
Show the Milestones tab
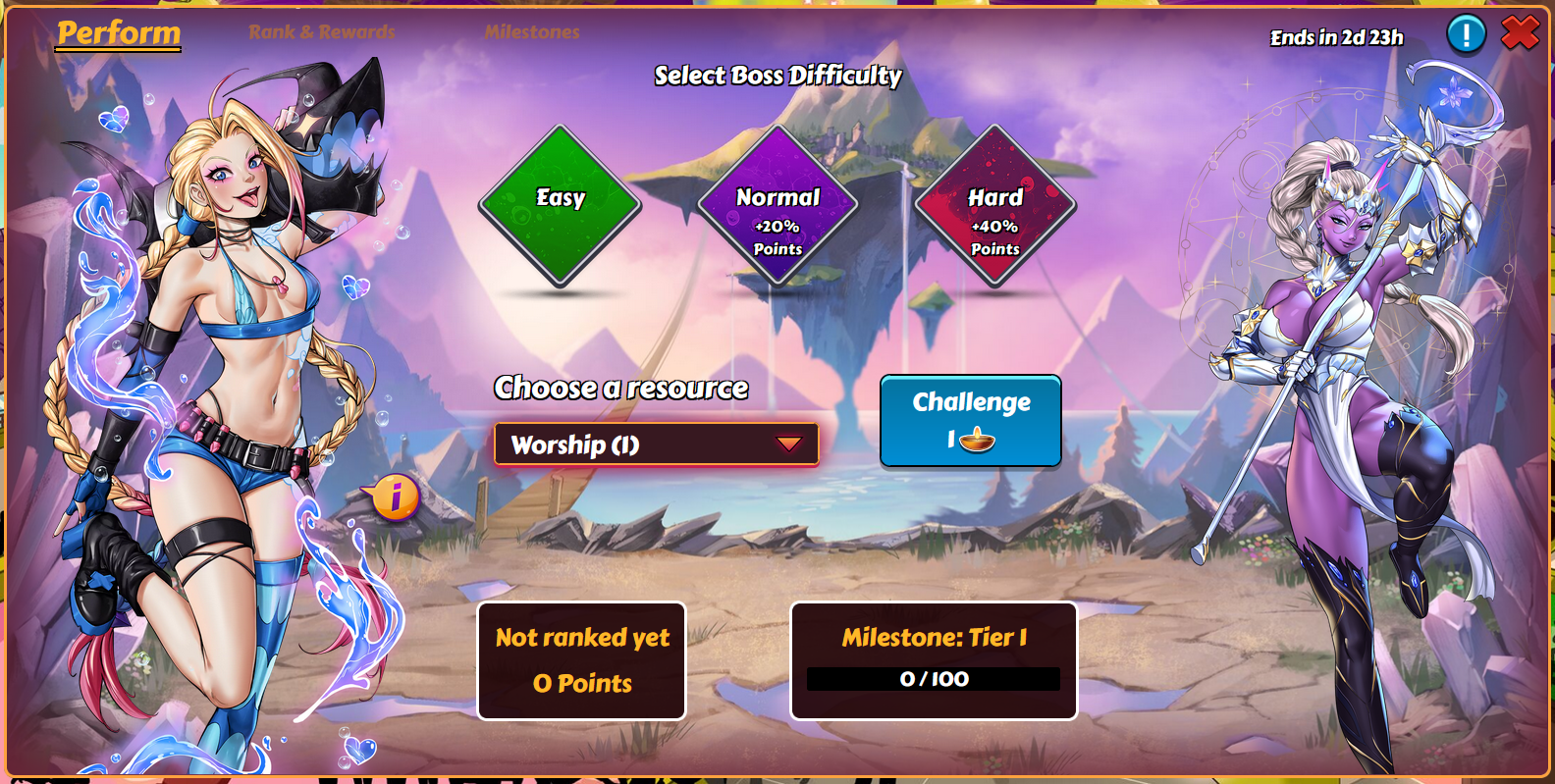coord(531,32)
